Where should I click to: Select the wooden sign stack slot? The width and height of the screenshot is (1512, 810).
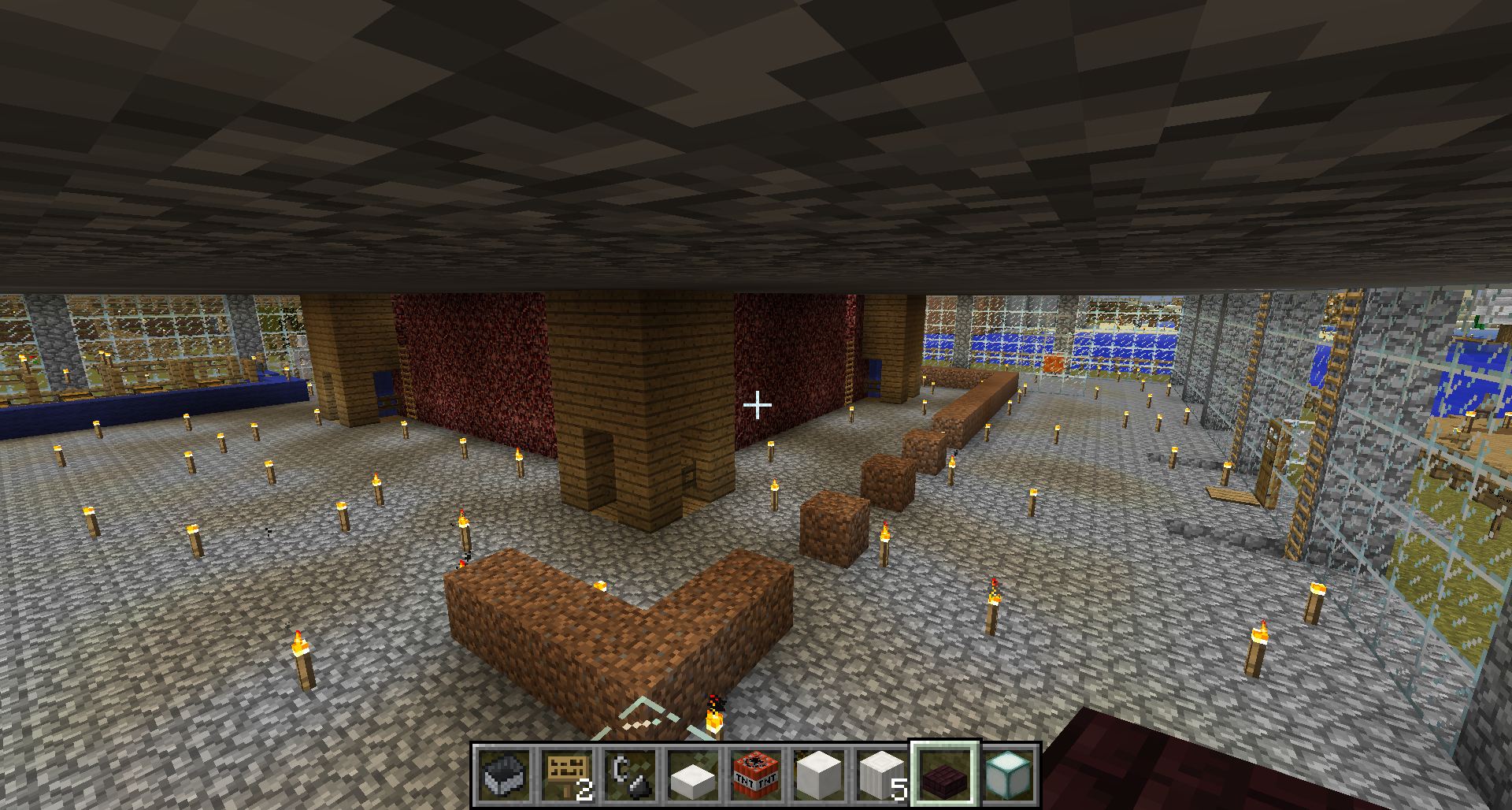click(567, 775)
